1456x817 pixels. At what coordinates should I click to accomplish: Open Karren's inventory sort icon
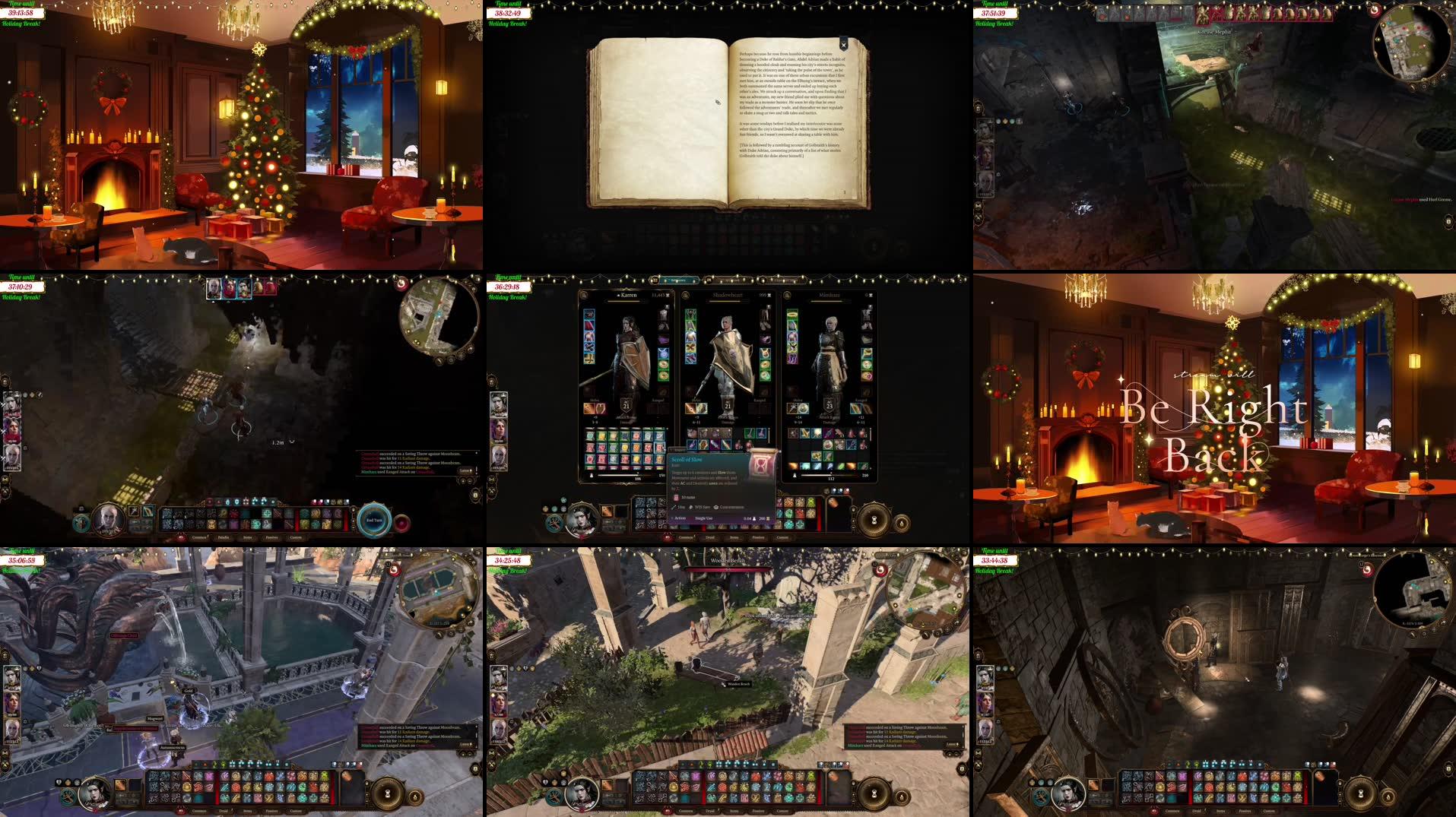click(x=583, y=296)
